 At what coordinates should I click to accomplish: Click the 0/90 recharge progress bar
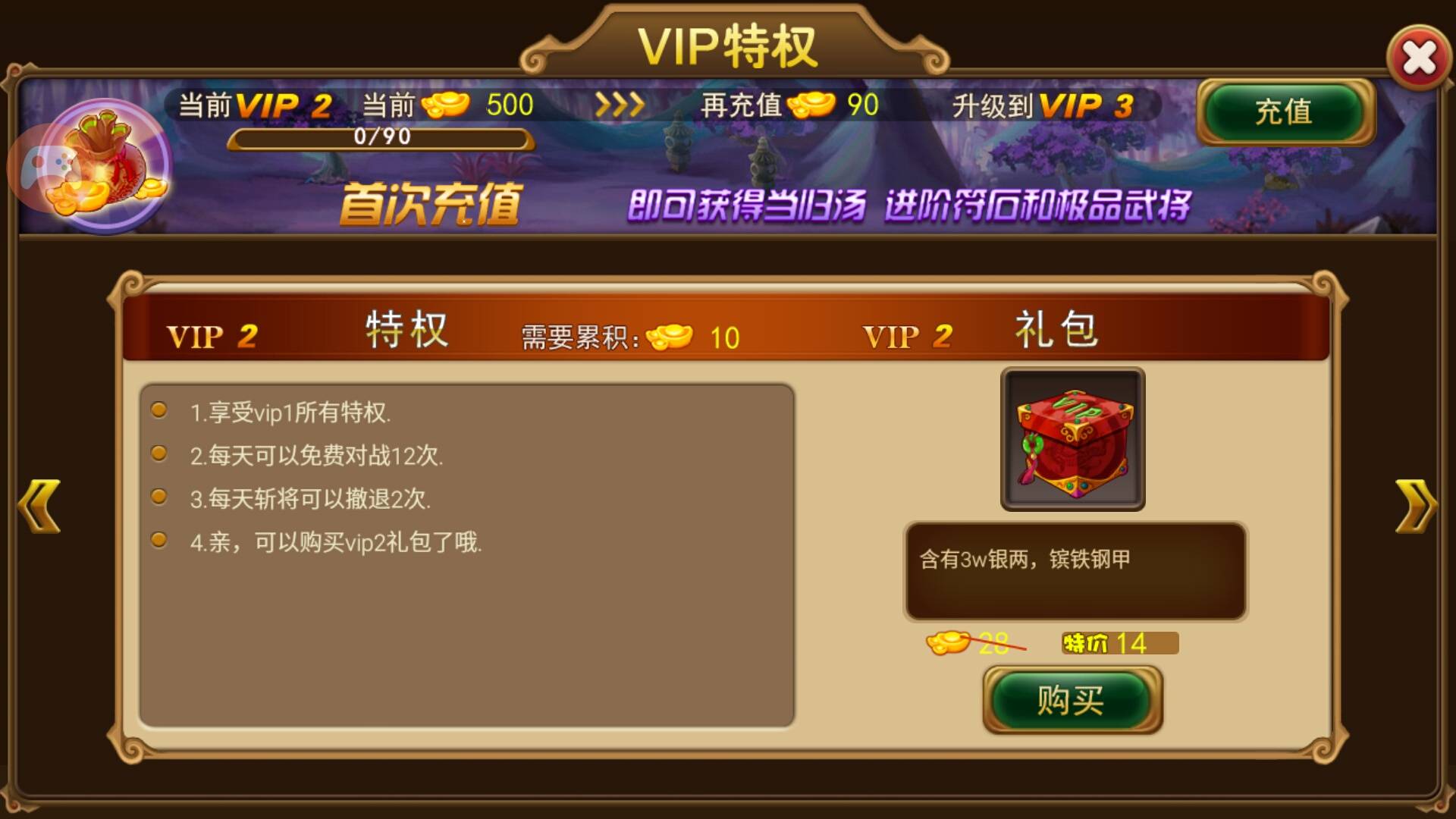click(381, 138)
